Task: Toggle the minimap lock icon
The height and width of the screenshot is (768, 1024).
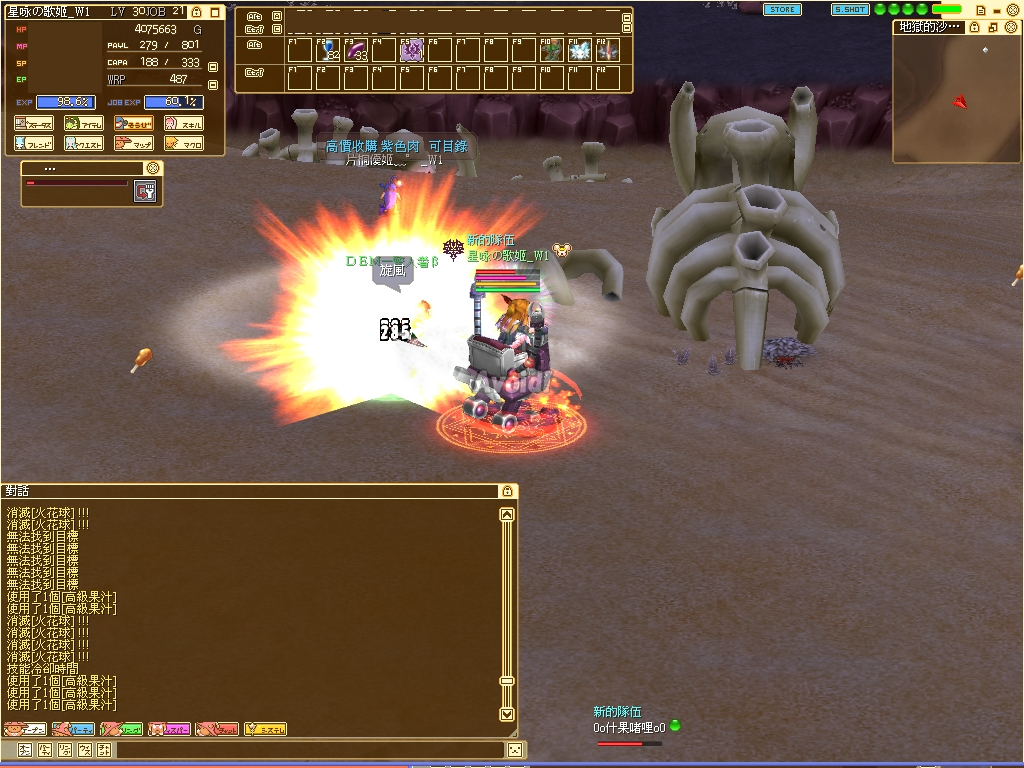Action: [974, 27]
